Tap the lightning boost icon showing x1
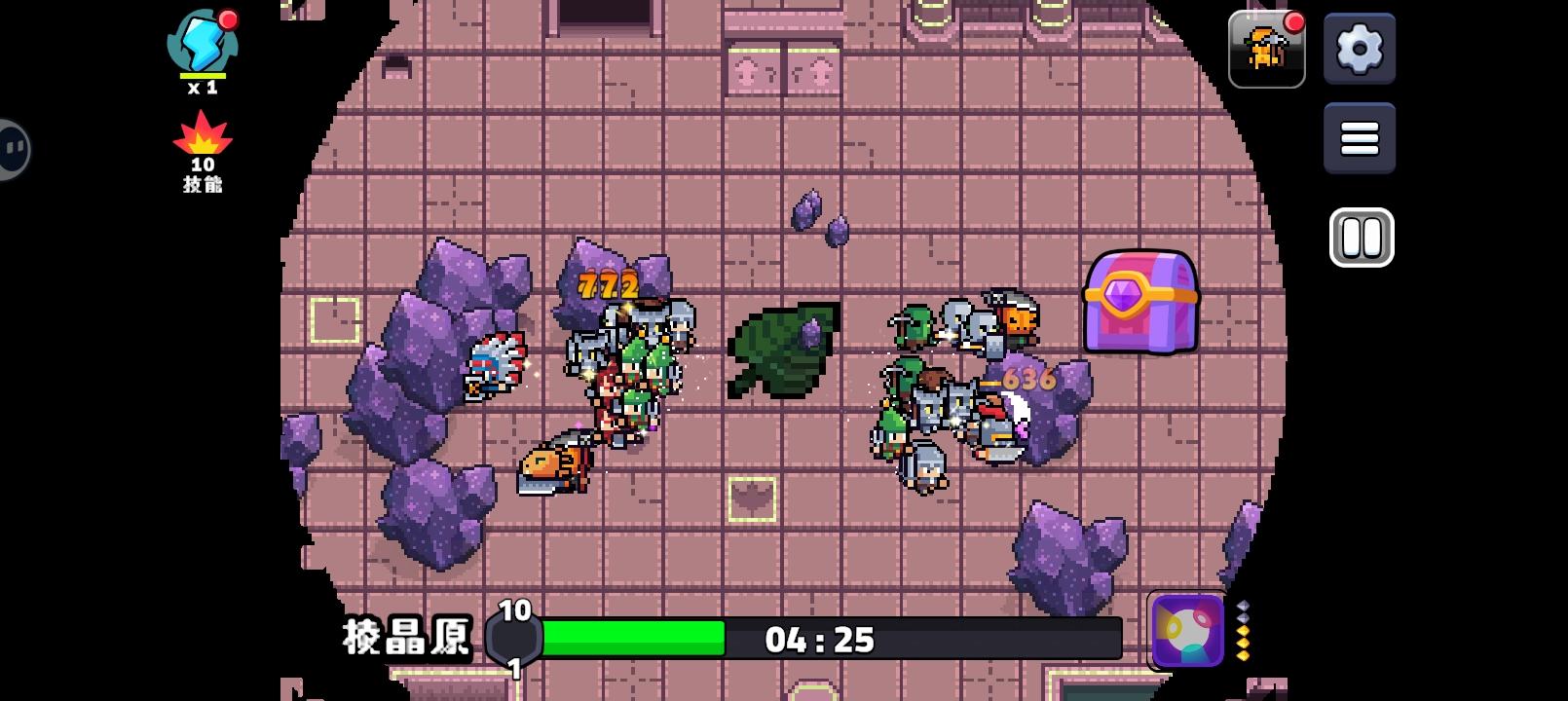This screenshot has height=701, width=1568. tap(205, 49)
